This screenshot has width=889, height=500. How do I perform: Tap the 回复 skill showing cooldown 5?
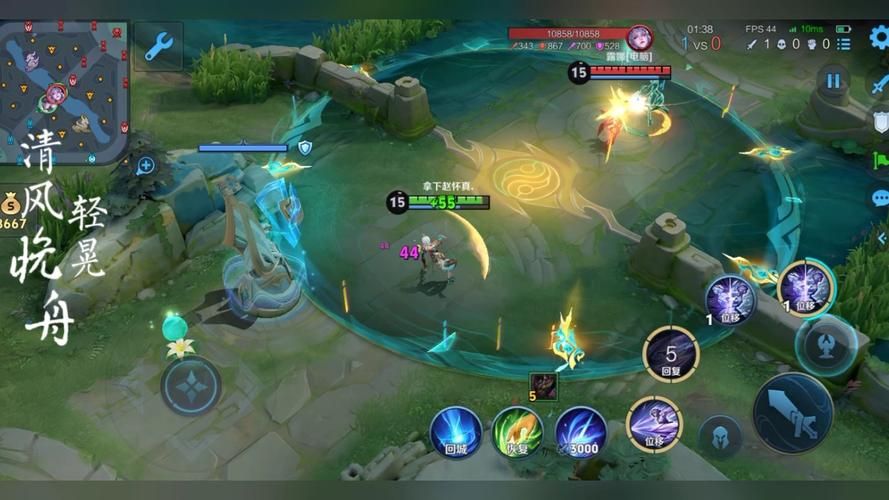click(x=670, y=353)
